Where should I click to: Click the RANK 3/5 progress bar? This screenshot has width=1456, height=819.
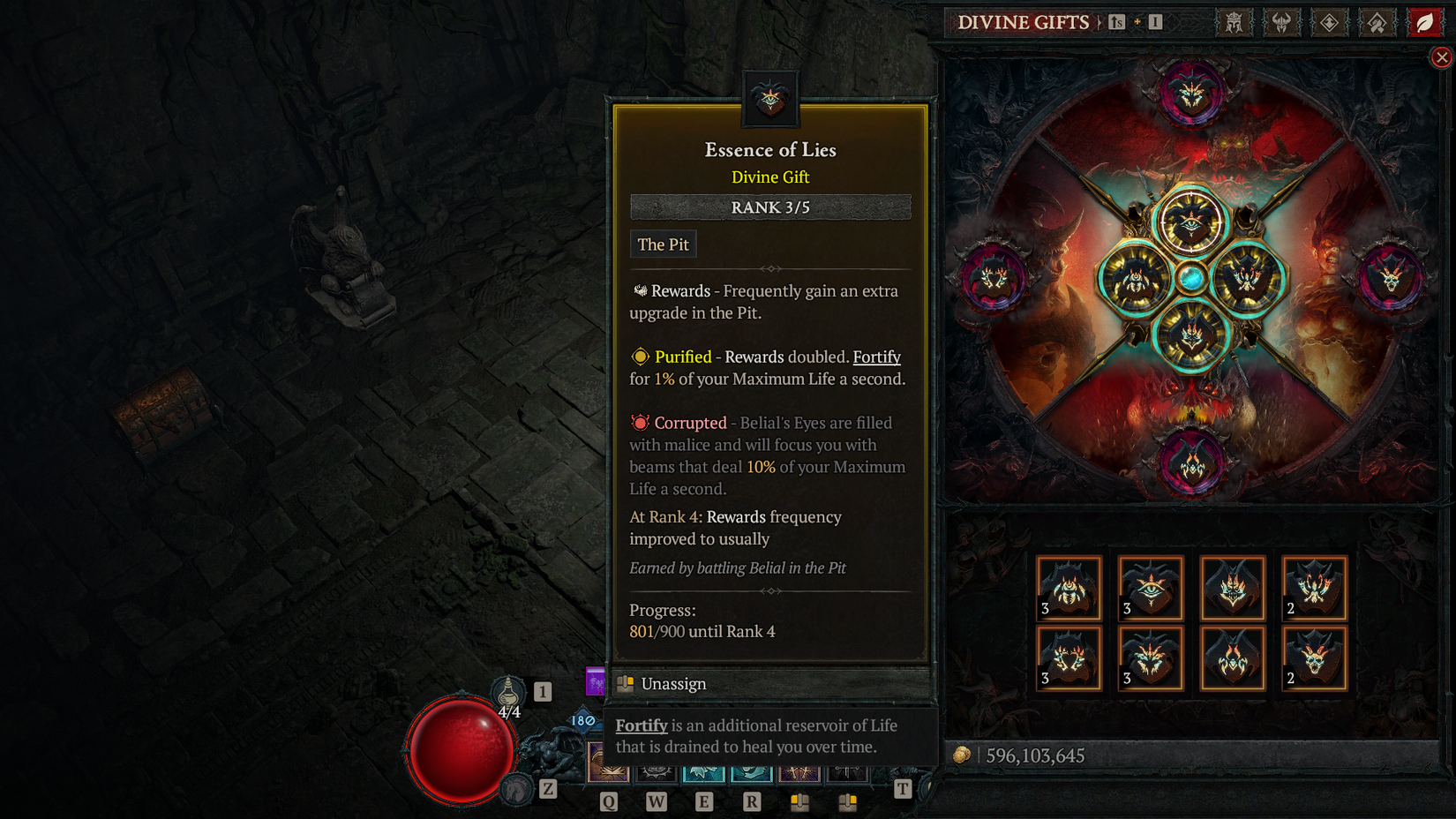click(769, 207)
